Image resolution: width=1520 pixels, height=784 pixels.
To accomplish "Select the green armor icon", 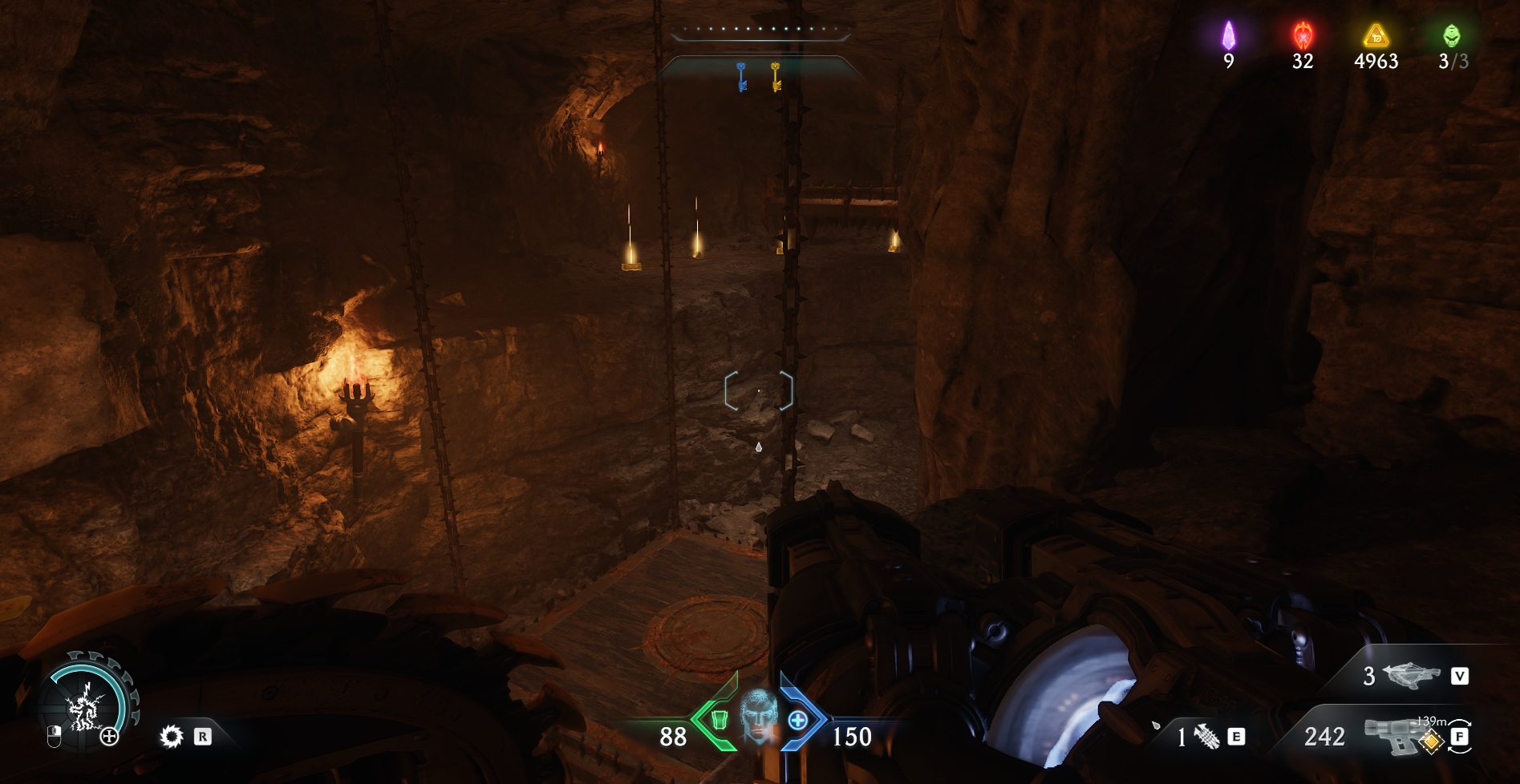I will coord(718,719).
